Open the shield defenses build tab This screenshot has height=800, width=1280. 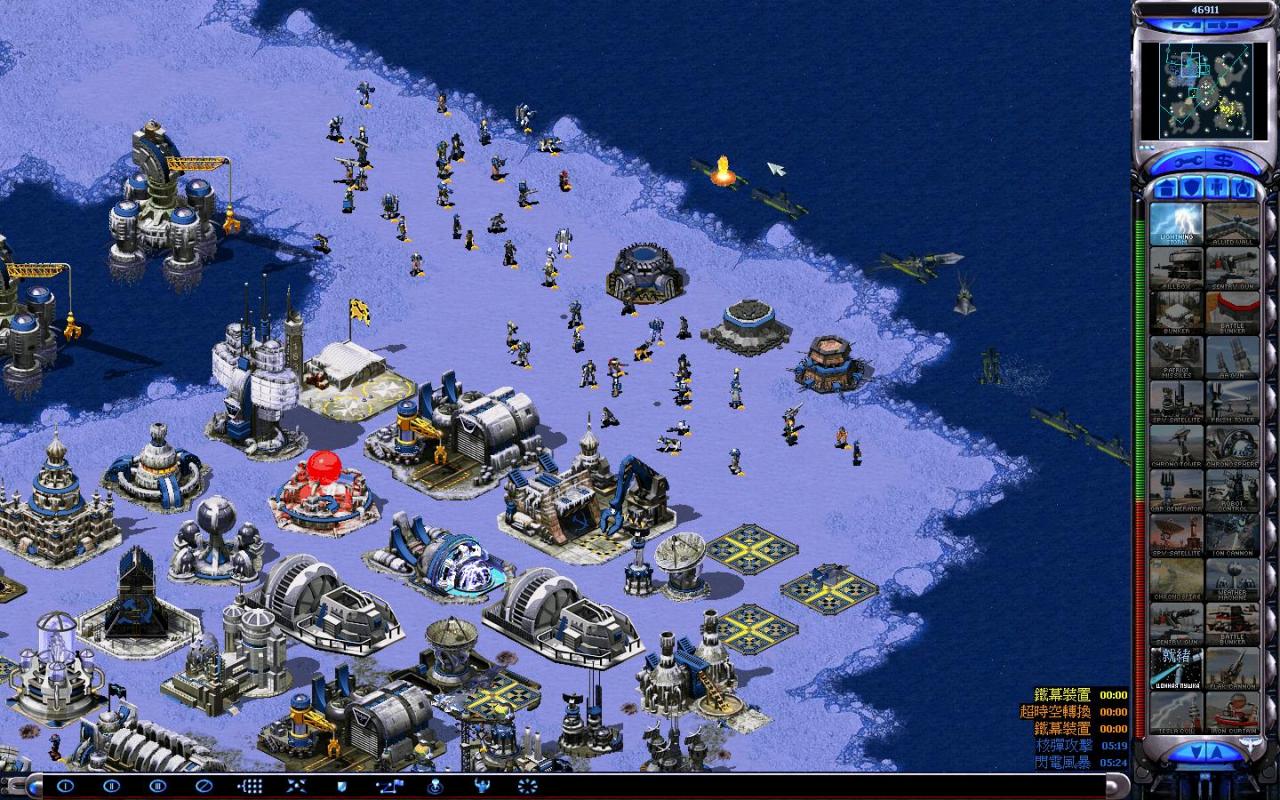(1192, 187)
